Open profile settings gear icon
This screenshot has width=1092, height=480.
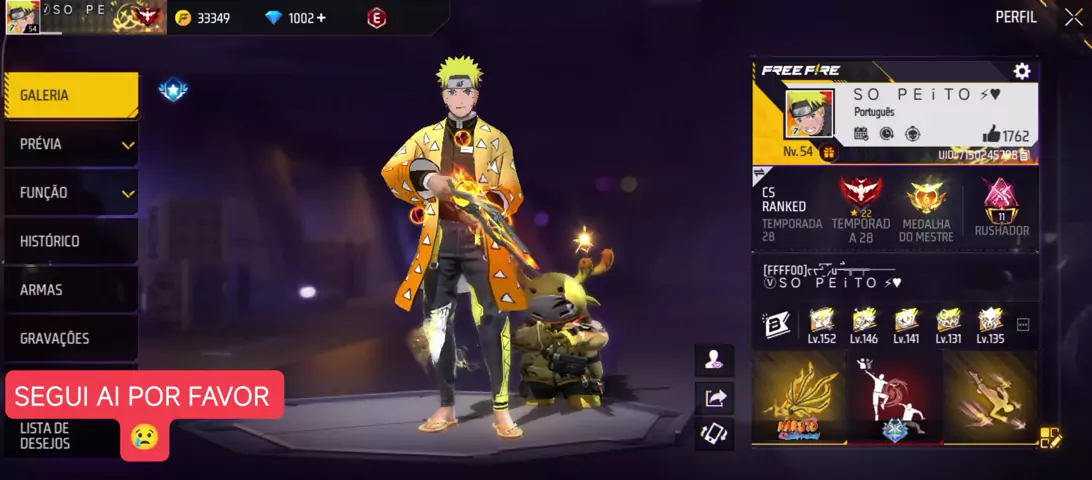click(1021, 71)
